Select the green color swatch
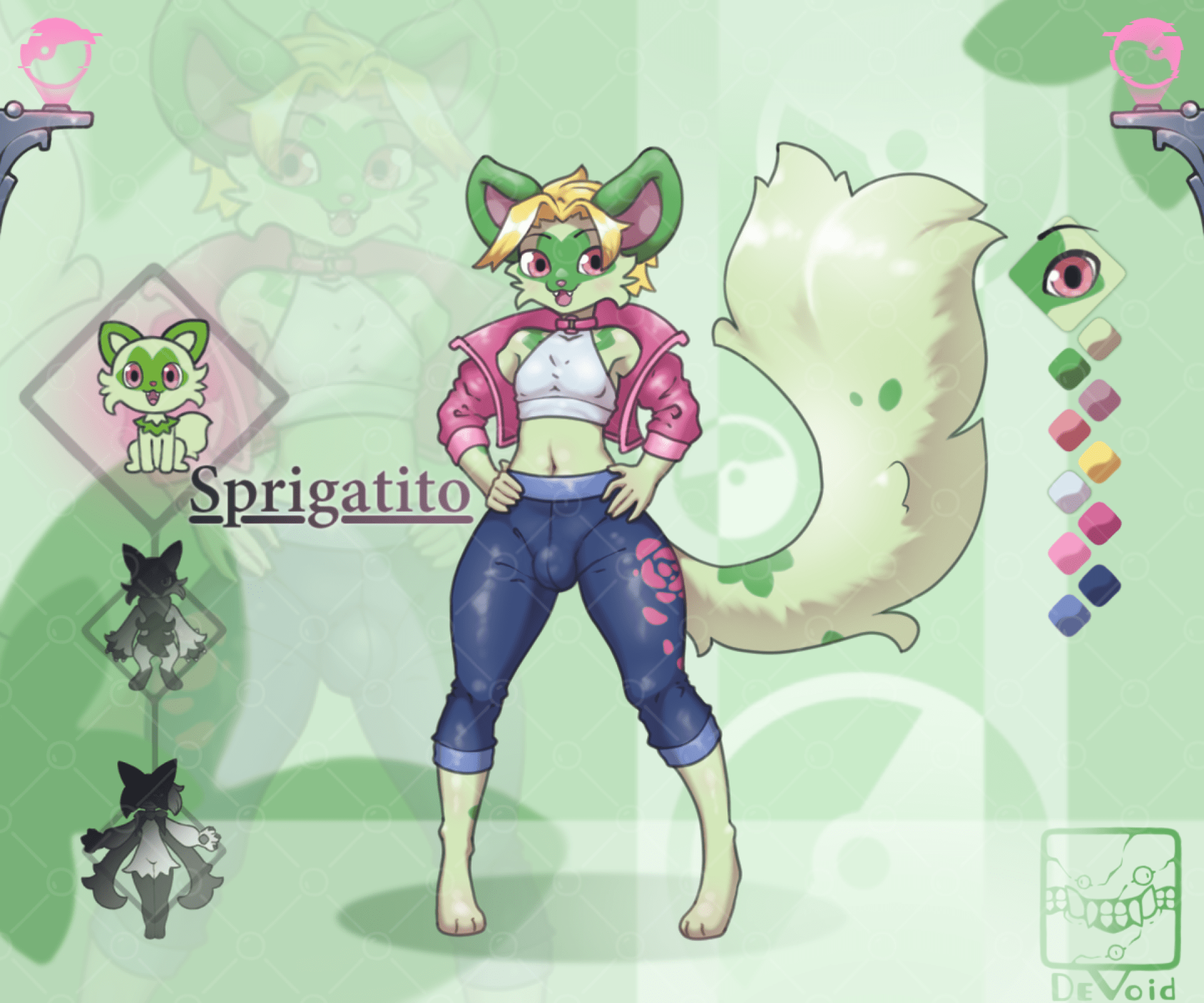Screen dimensions: 1204x1003 [1070, 366]
